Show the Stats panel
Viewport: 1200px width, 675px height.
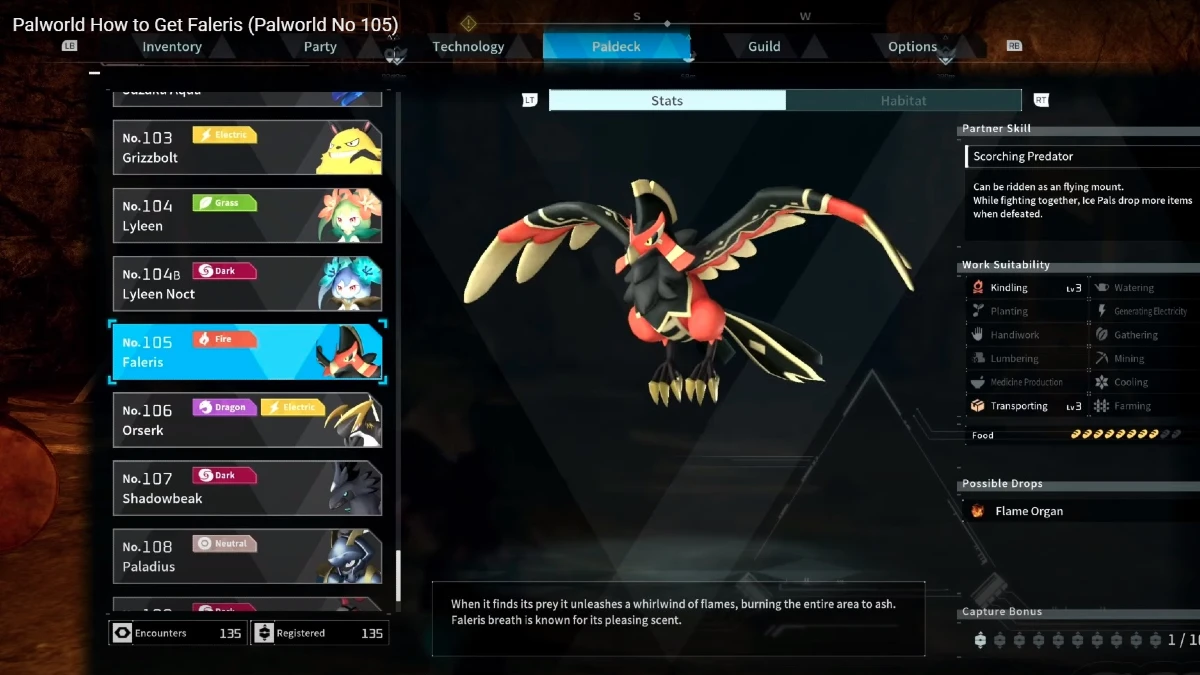667,100
